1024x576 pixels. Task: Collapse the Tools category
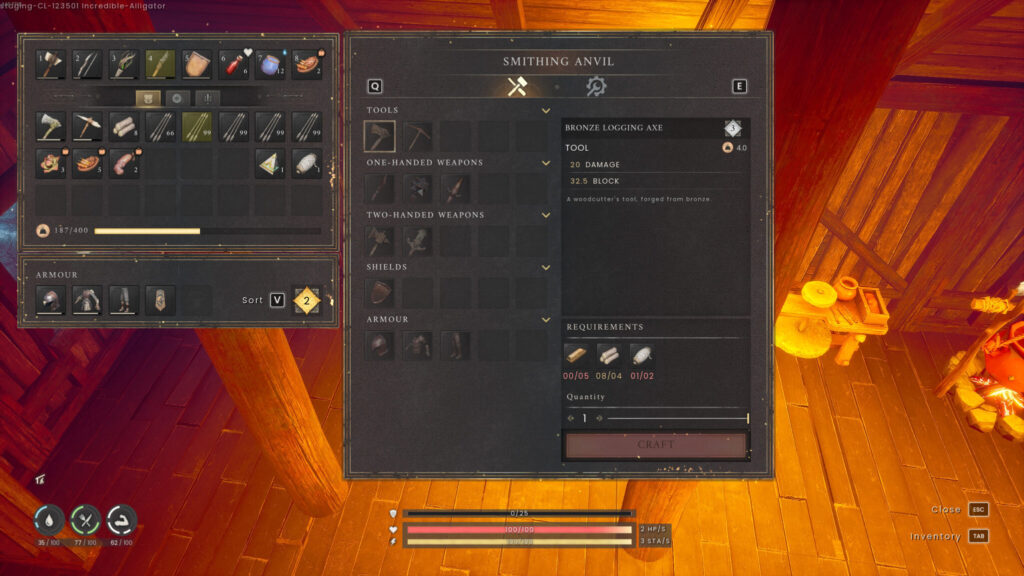[x=546, y=110]
